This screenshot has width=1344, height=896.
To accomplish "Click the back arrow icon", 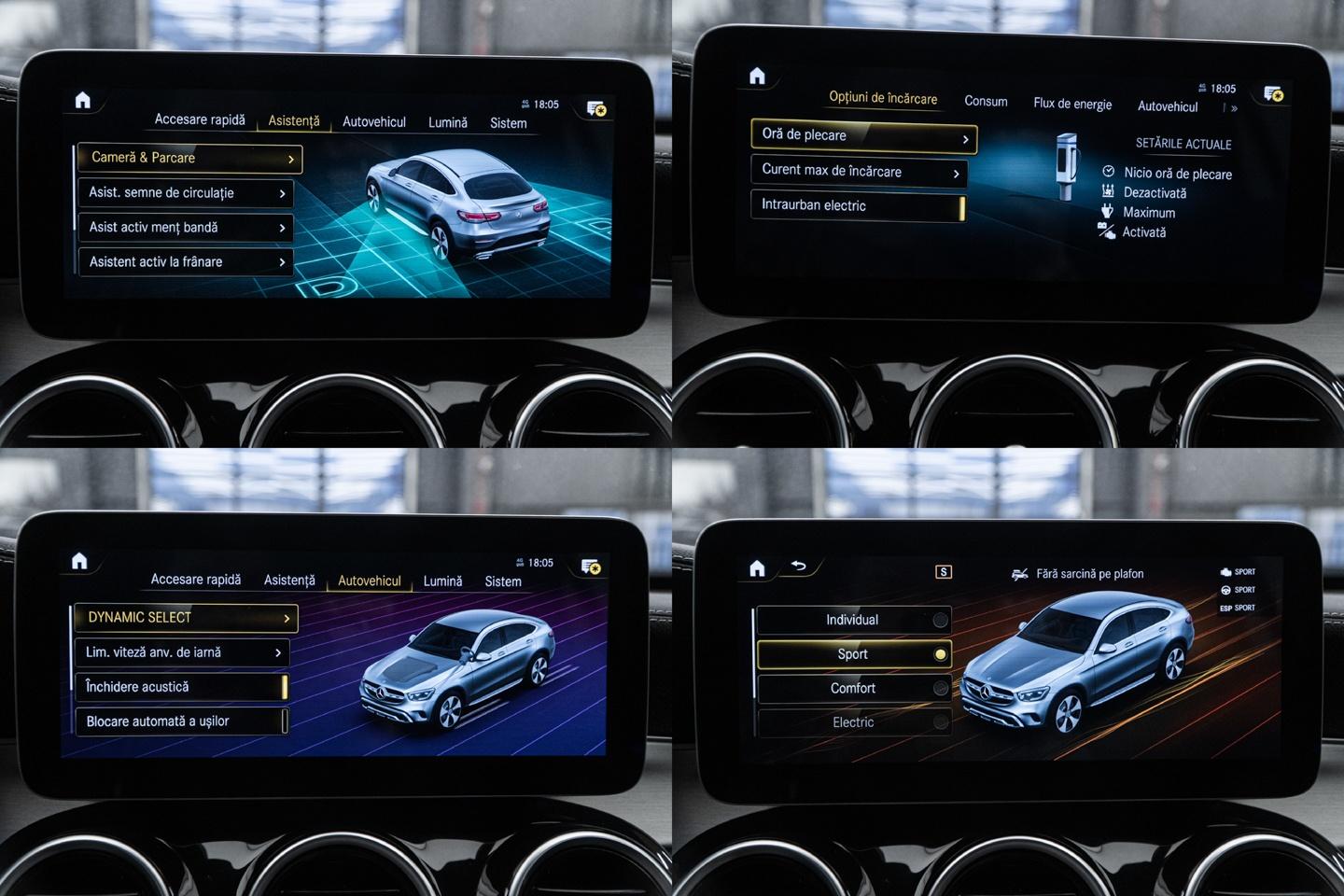I will (x=799, y=566).
